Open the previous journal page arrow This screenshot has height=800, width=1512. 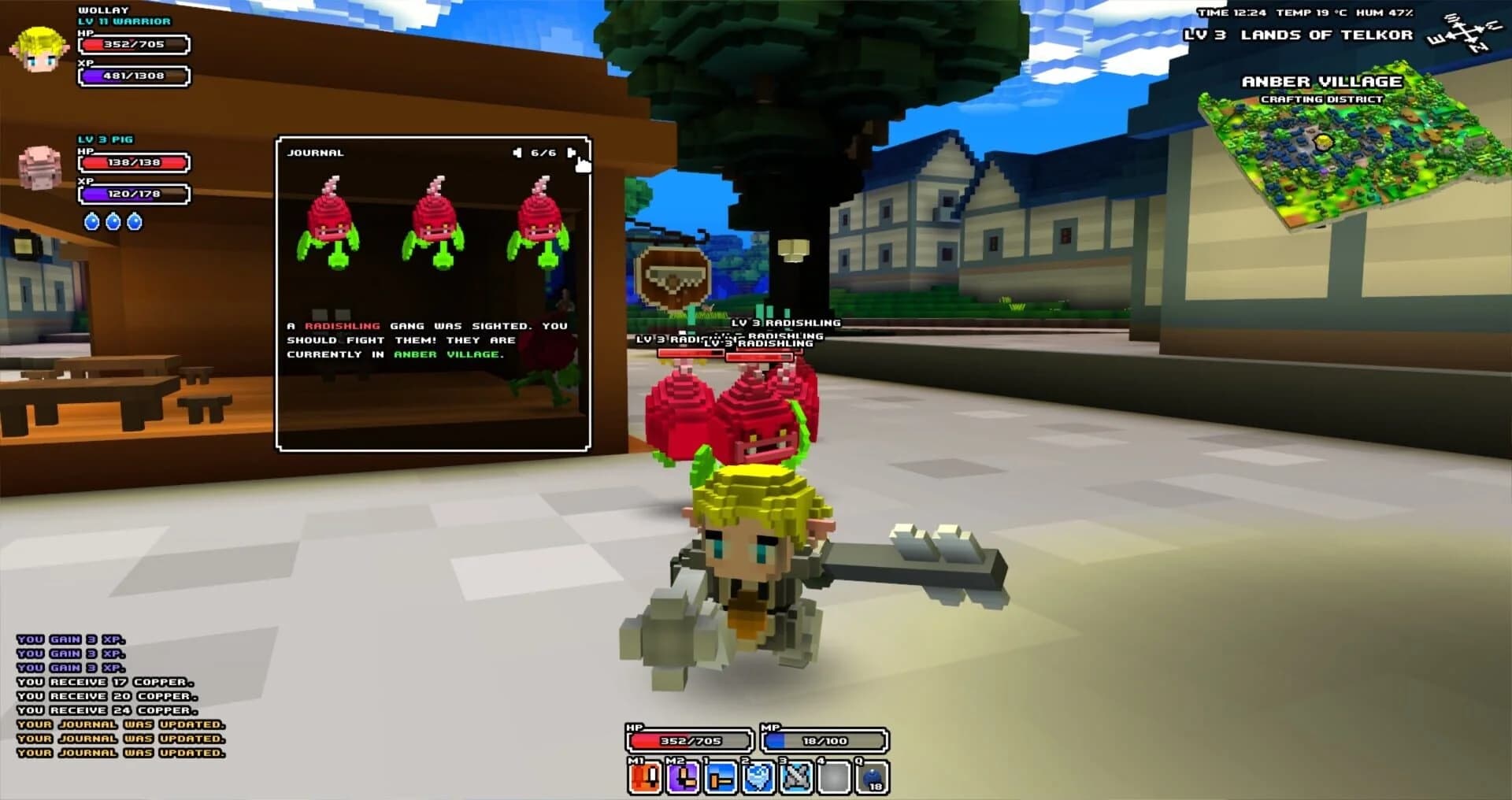click(x=517, y=151)
